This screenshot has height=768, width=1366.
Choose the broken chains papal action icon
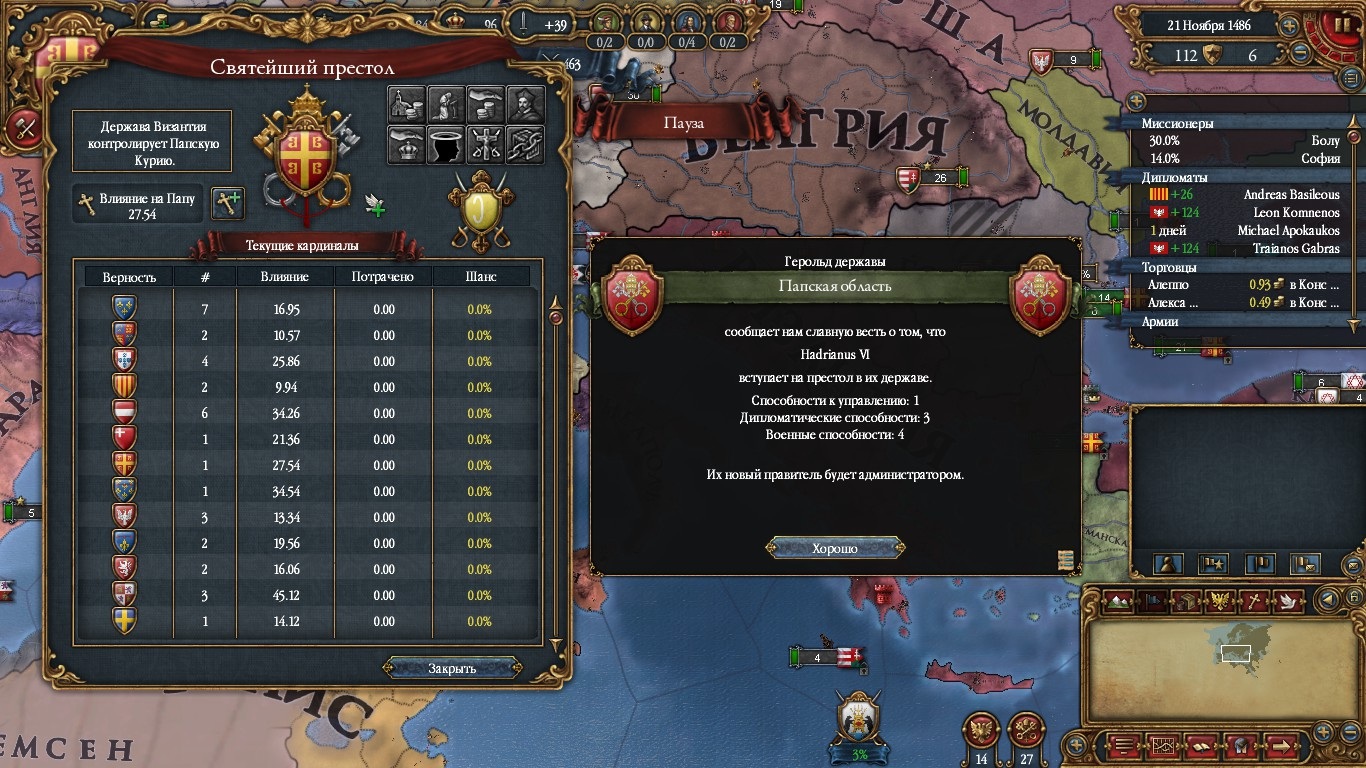[x=524, y=144]
